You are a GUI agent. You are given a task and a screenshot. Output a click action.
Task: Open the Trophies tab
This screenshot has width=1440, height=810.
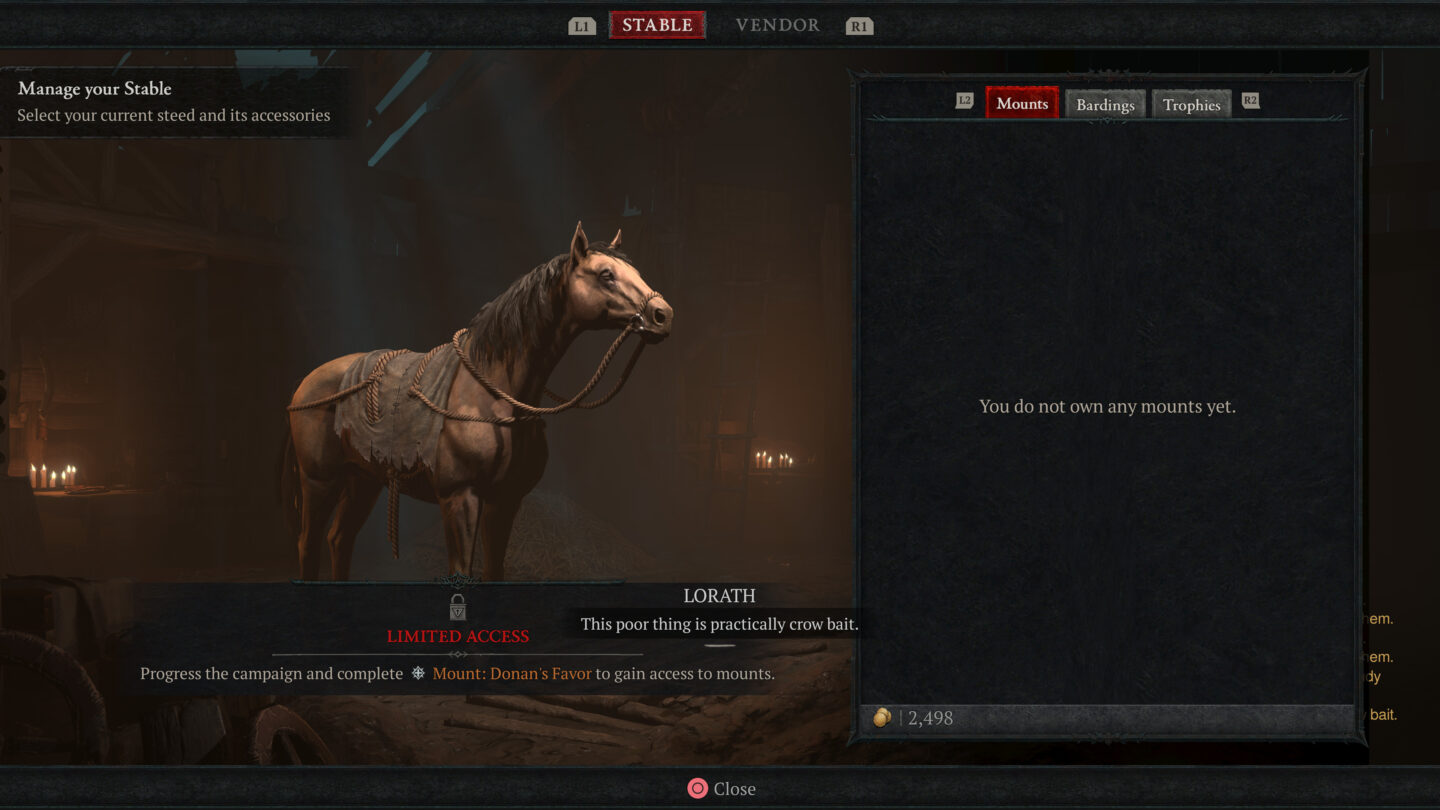pyautogui.click(x=1191, y=104)
